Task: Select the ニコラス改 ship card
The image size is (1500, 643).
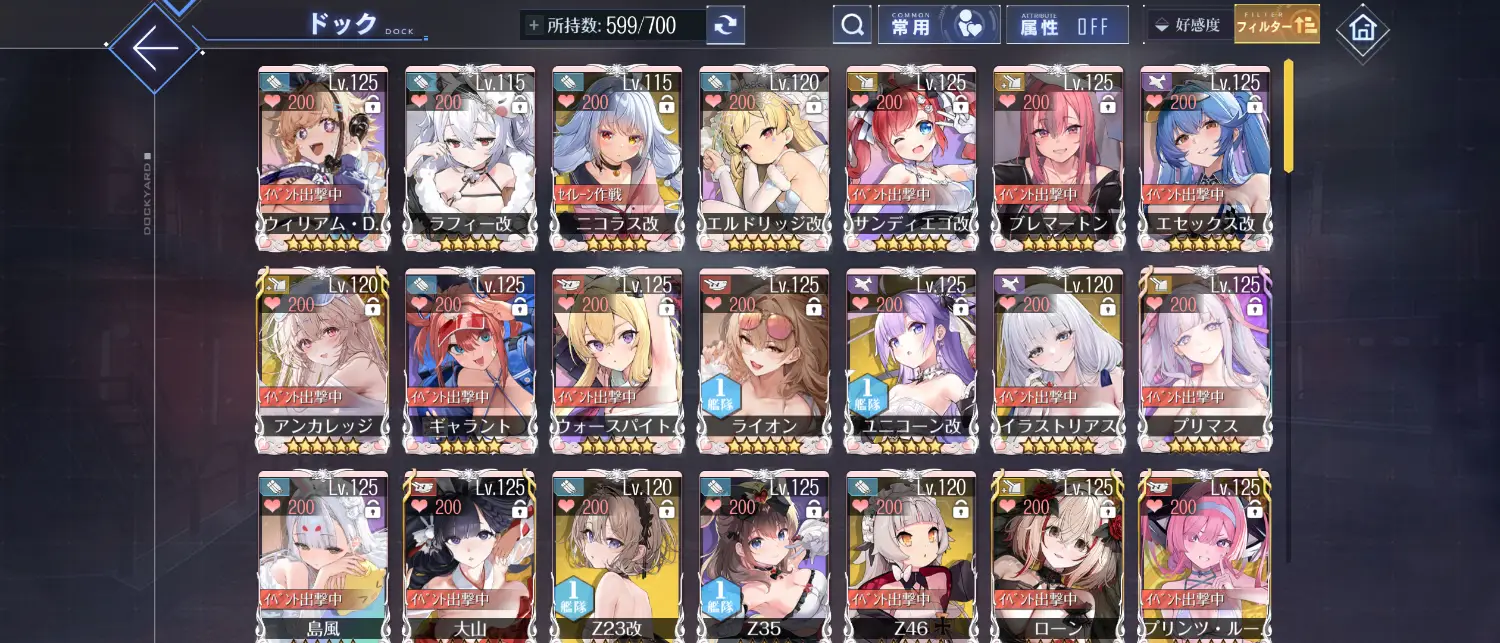Action: [x=617, y=158]
